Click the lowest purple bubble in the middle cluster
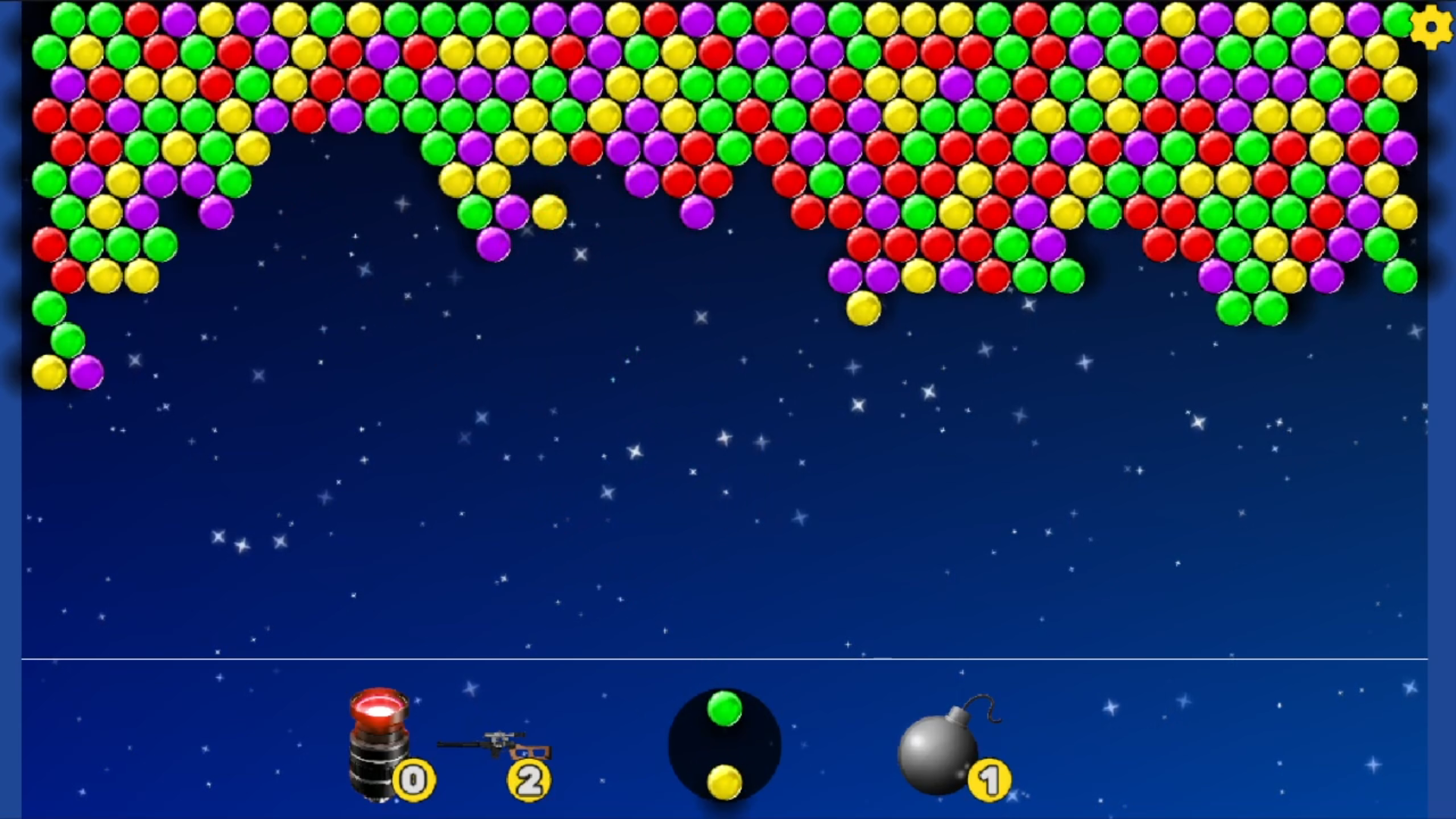 tap(493, 246)
